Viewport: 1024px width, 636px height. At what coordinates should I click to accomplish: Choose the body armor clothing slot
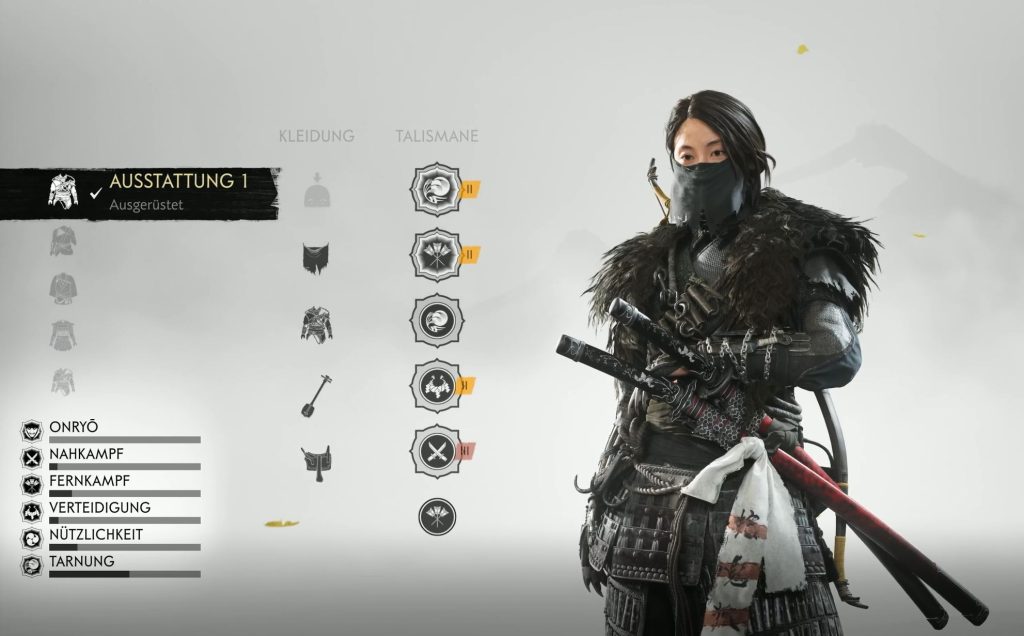pos(317,324)
